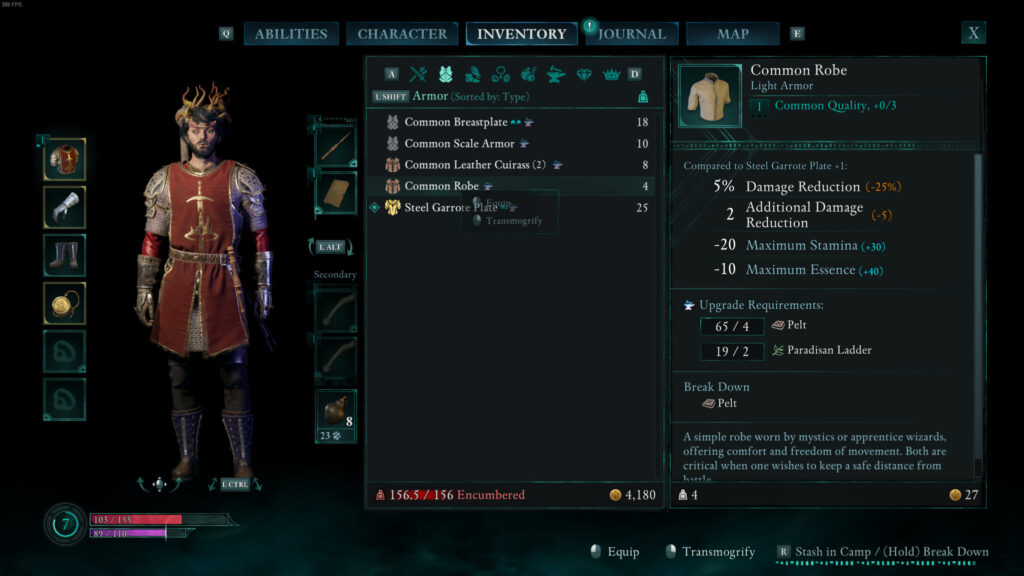Click the equipped gold amulet slot

[x=64, y=303]
